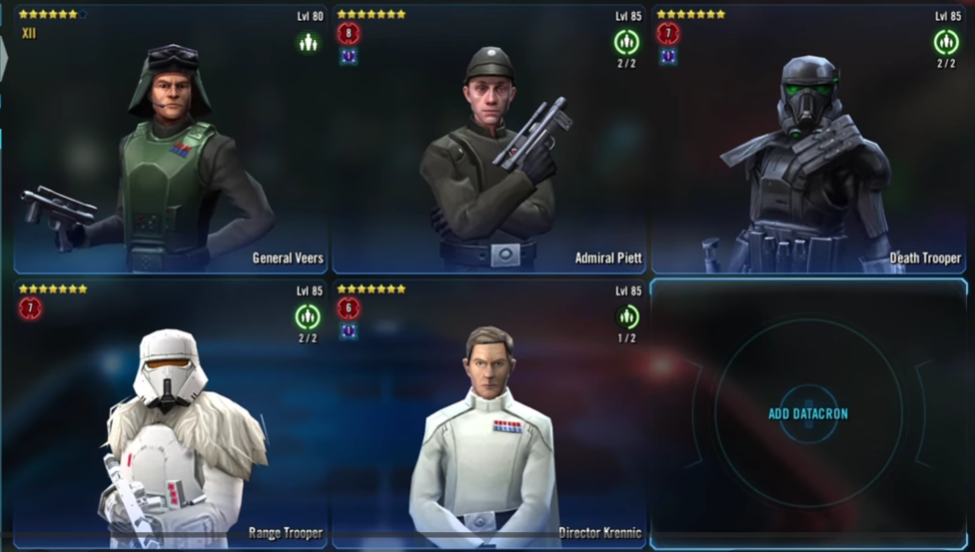Add a datacron in the empty slot
This screenshot has height=552, width=975.
pyautogui.click(x=808, y=413)
